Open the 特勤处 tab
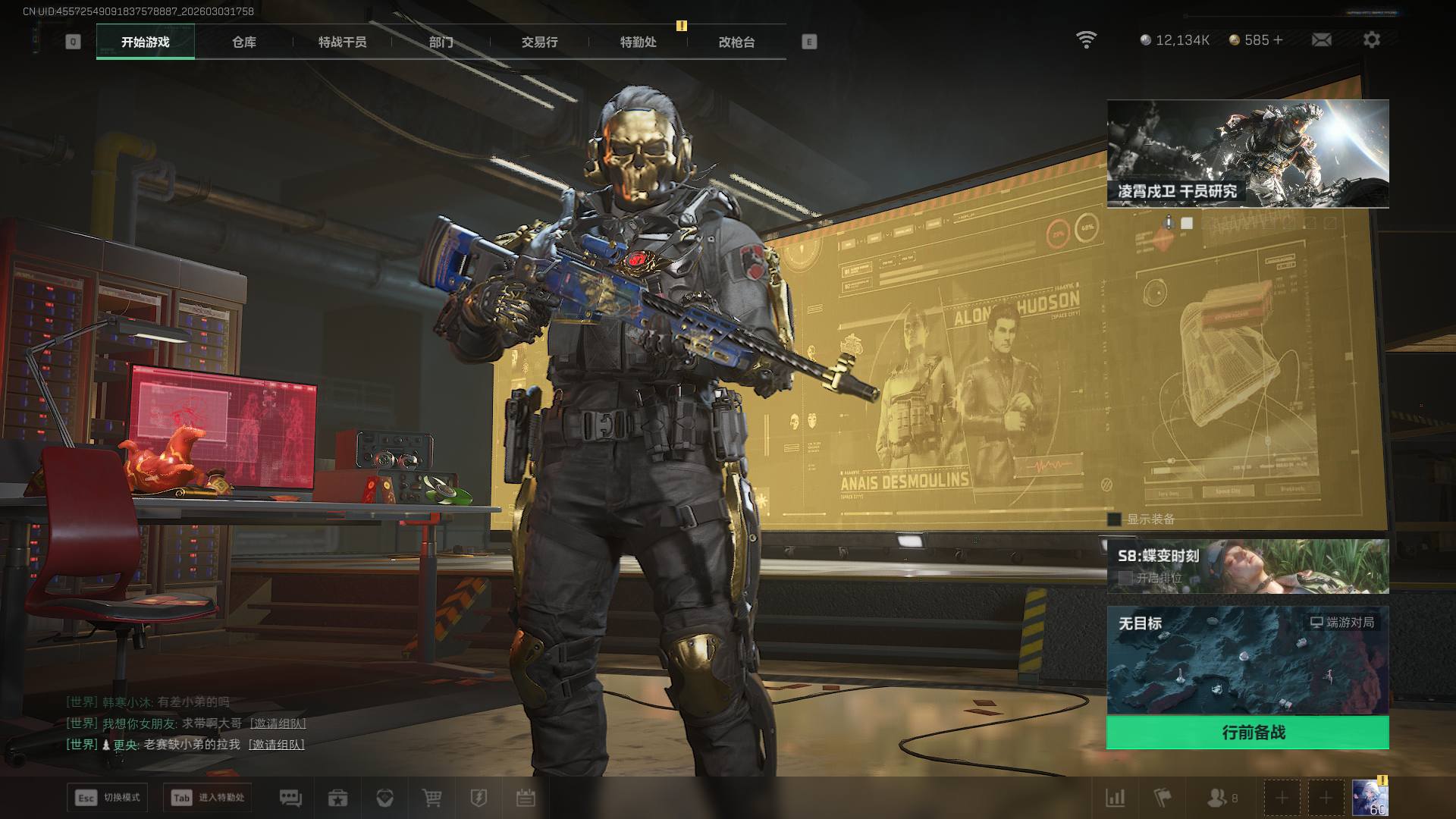Viewport: 1456px width, 819px height. click(638, 42)
